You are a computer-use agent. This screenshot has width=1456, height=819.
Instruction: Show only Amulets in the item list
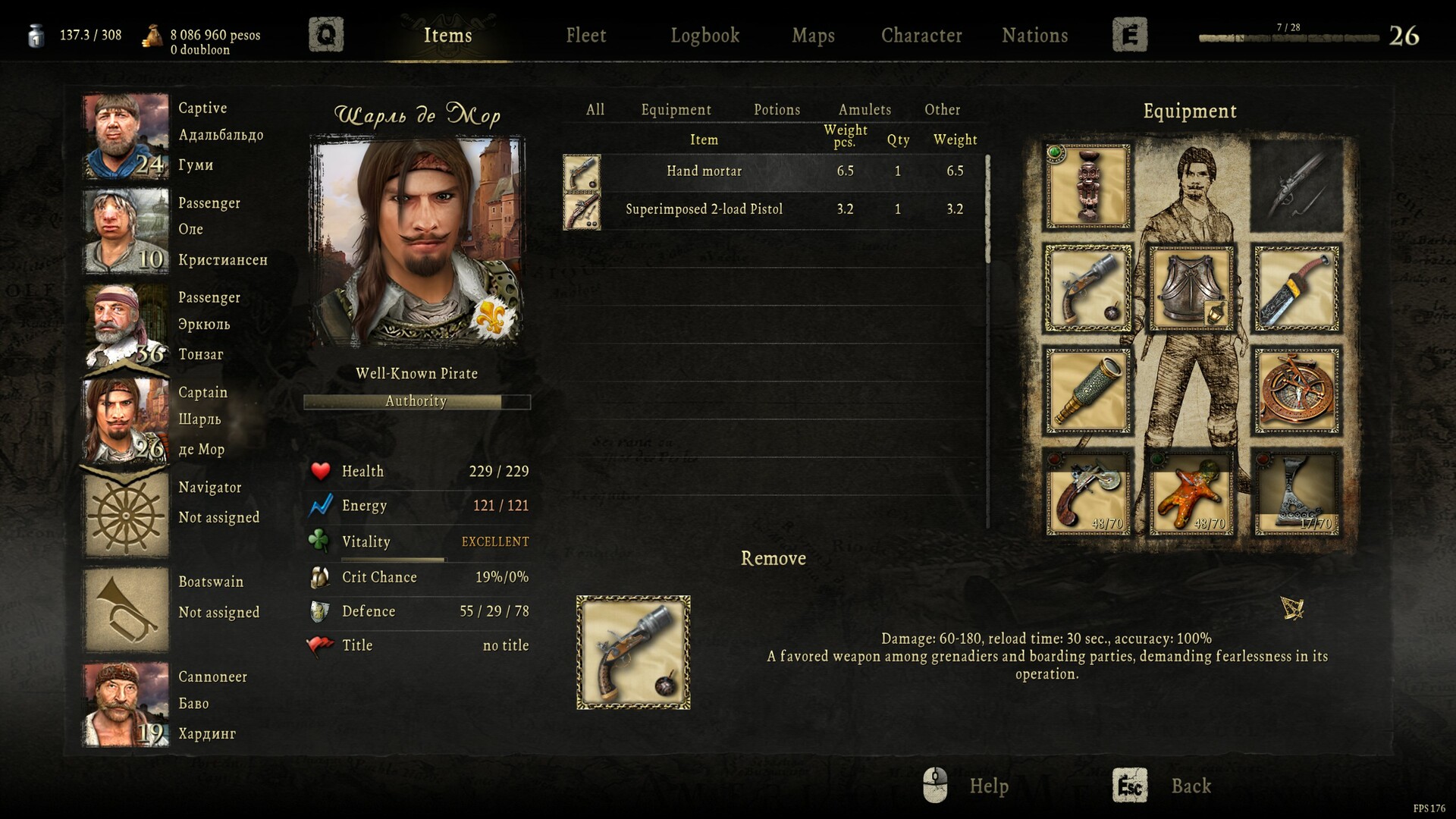[864, 110]
